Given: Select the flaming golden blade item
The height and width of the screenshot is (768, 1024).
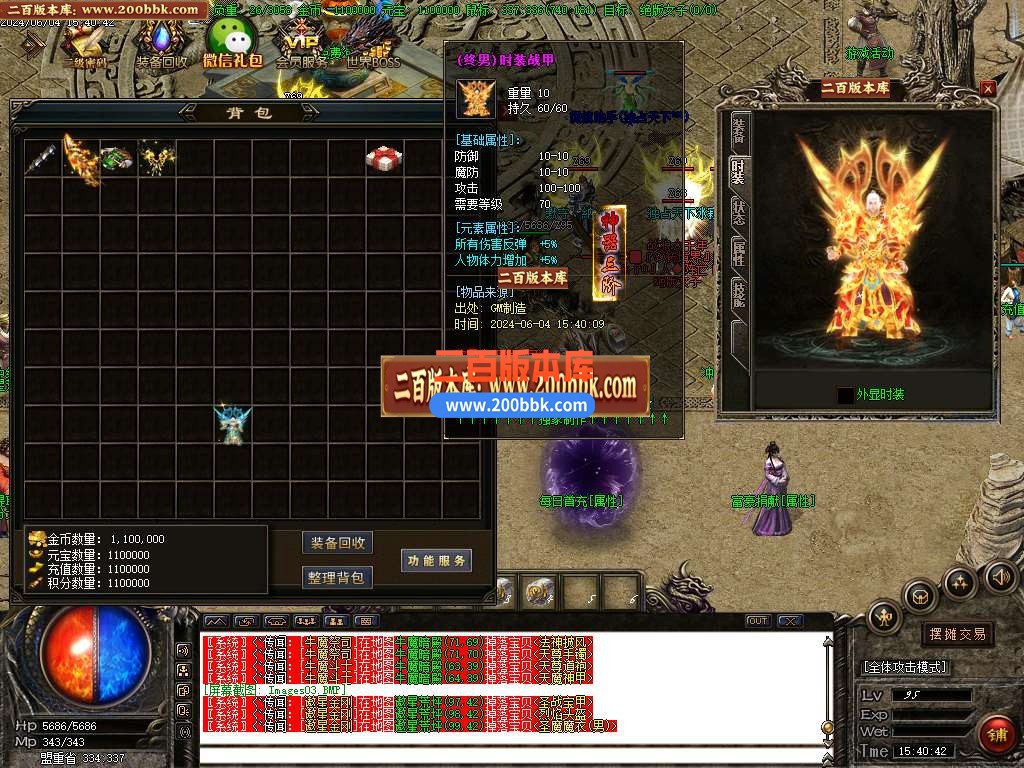Looking at the screenshot, I should (81, 158).
